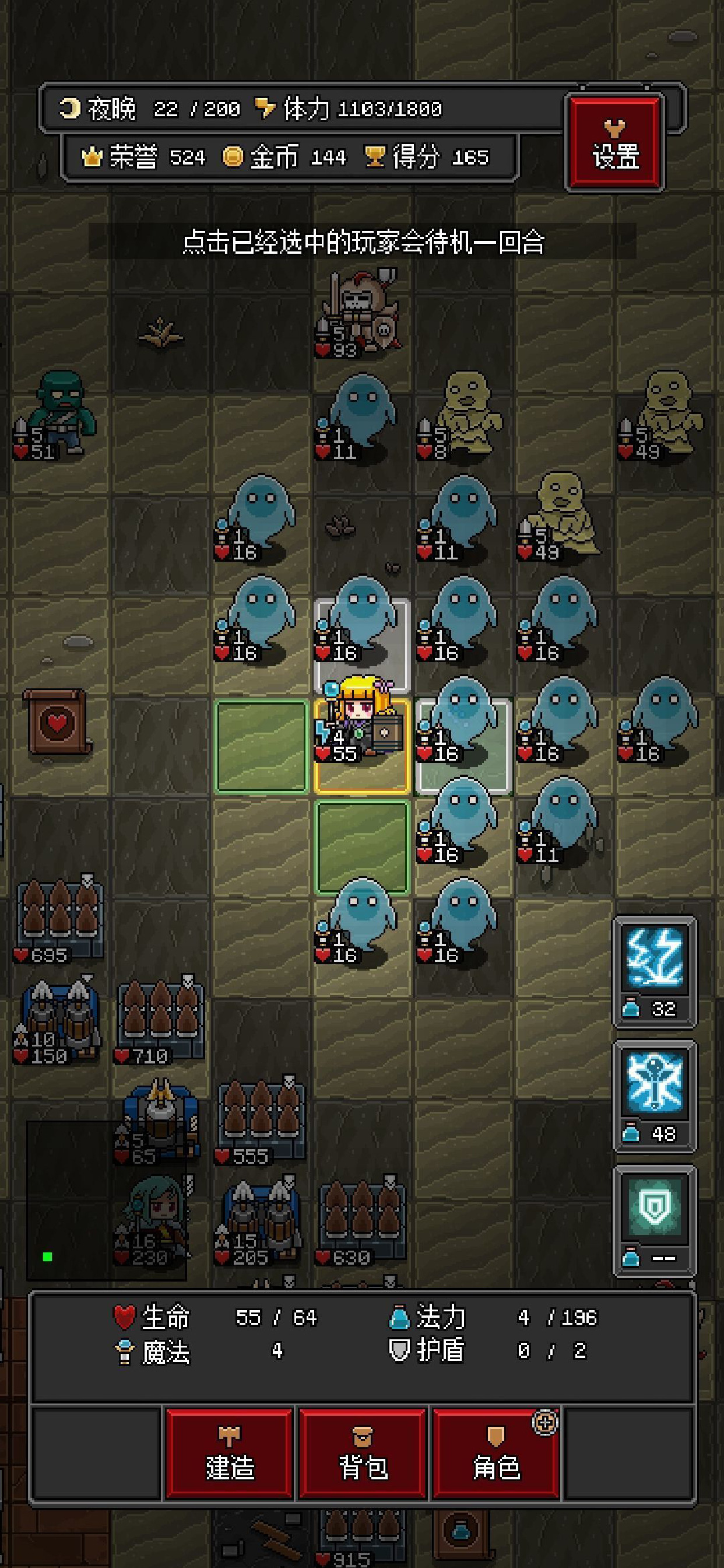Open the 背包 backpack
Image resolution: width=724 pixels, height=1568 pixels.
pyautogui.click(x=363, y=1452)
